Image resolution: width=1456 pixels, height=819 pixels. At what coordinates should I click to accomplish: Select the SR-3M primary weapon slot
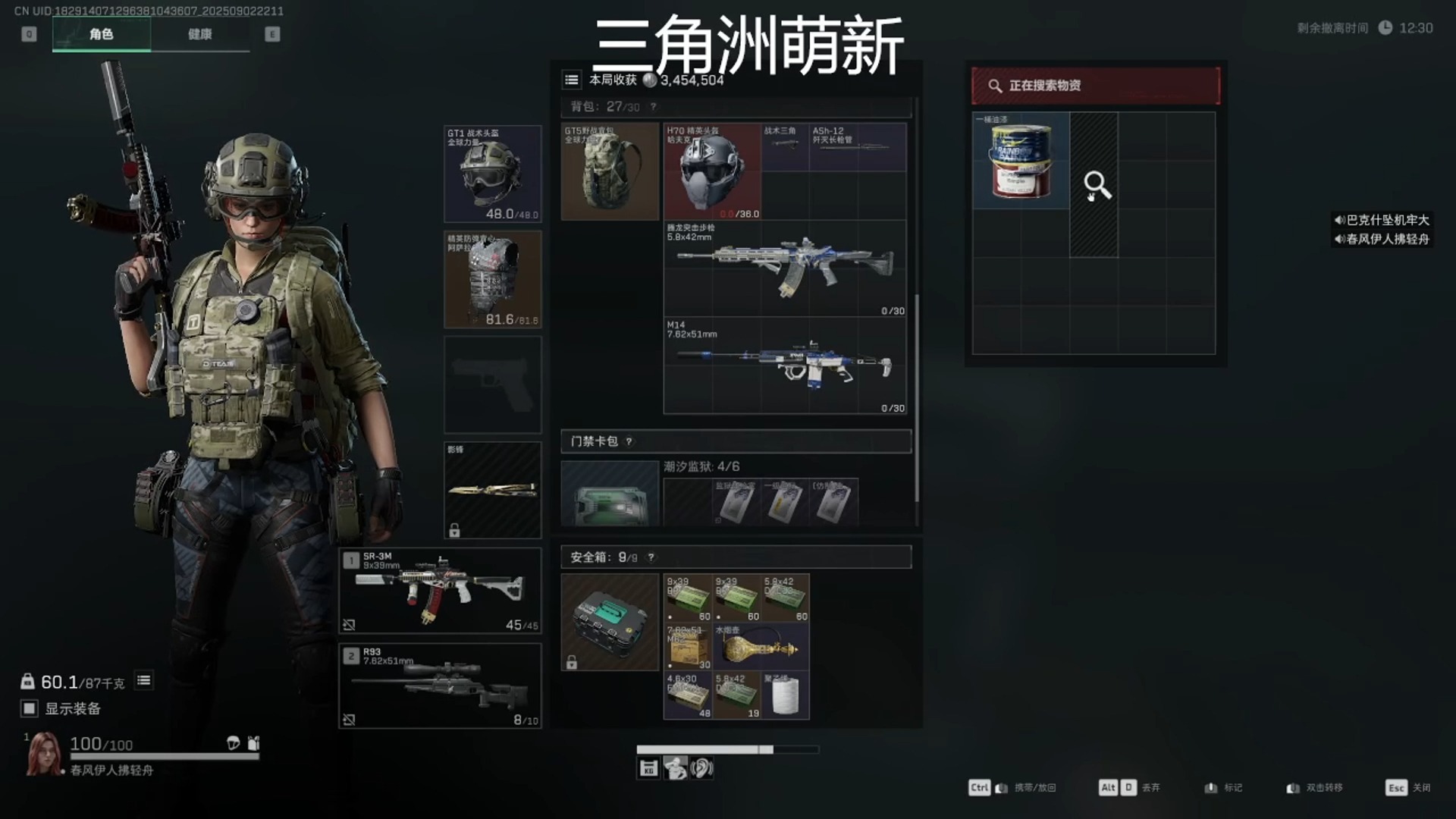[x=440, y=591]
